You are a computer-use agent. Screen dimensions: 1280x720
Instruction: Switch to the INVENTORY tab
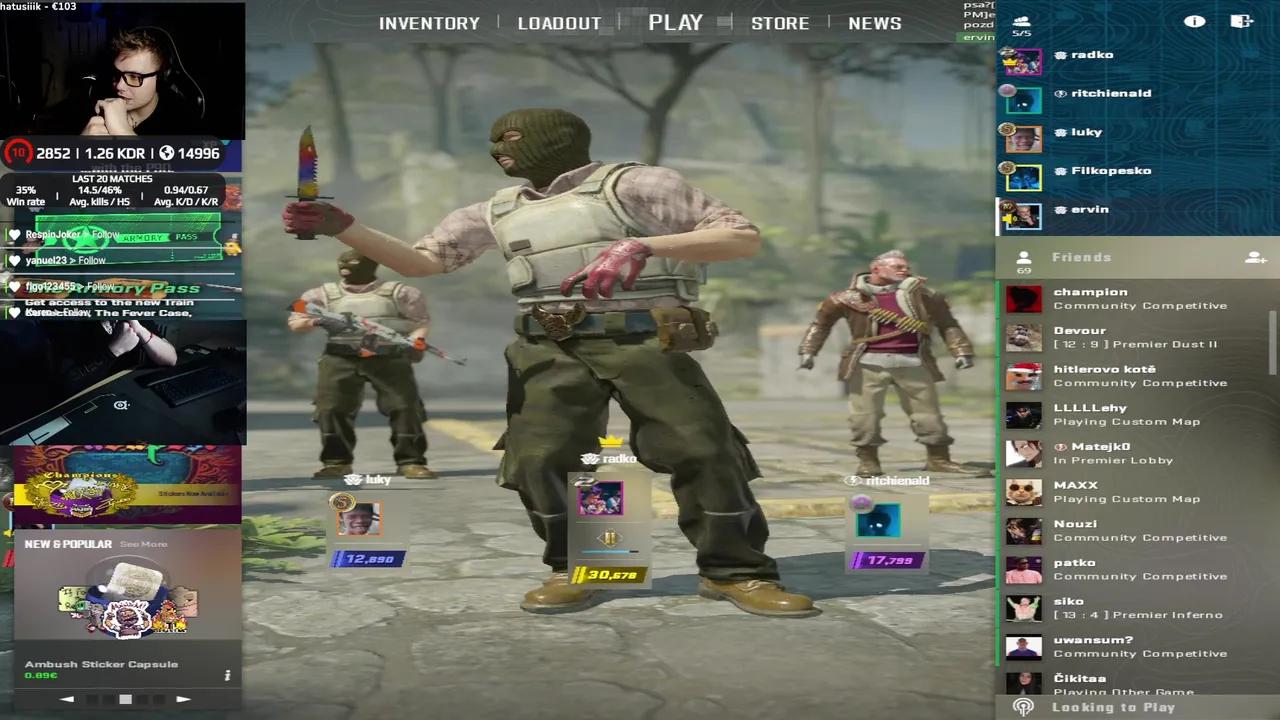click(429, 23)
